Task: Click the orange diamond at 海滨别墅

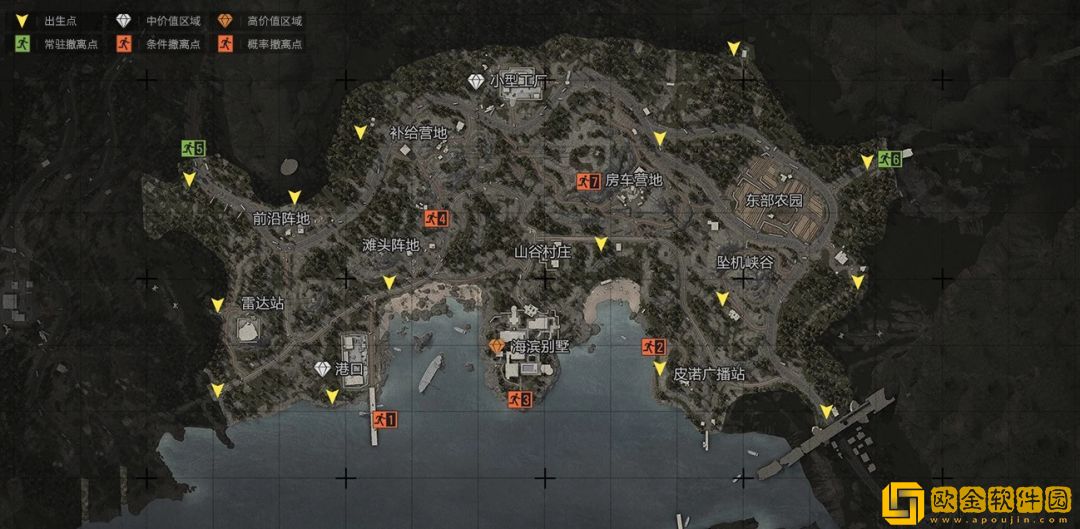Action: tap(497, 346)
